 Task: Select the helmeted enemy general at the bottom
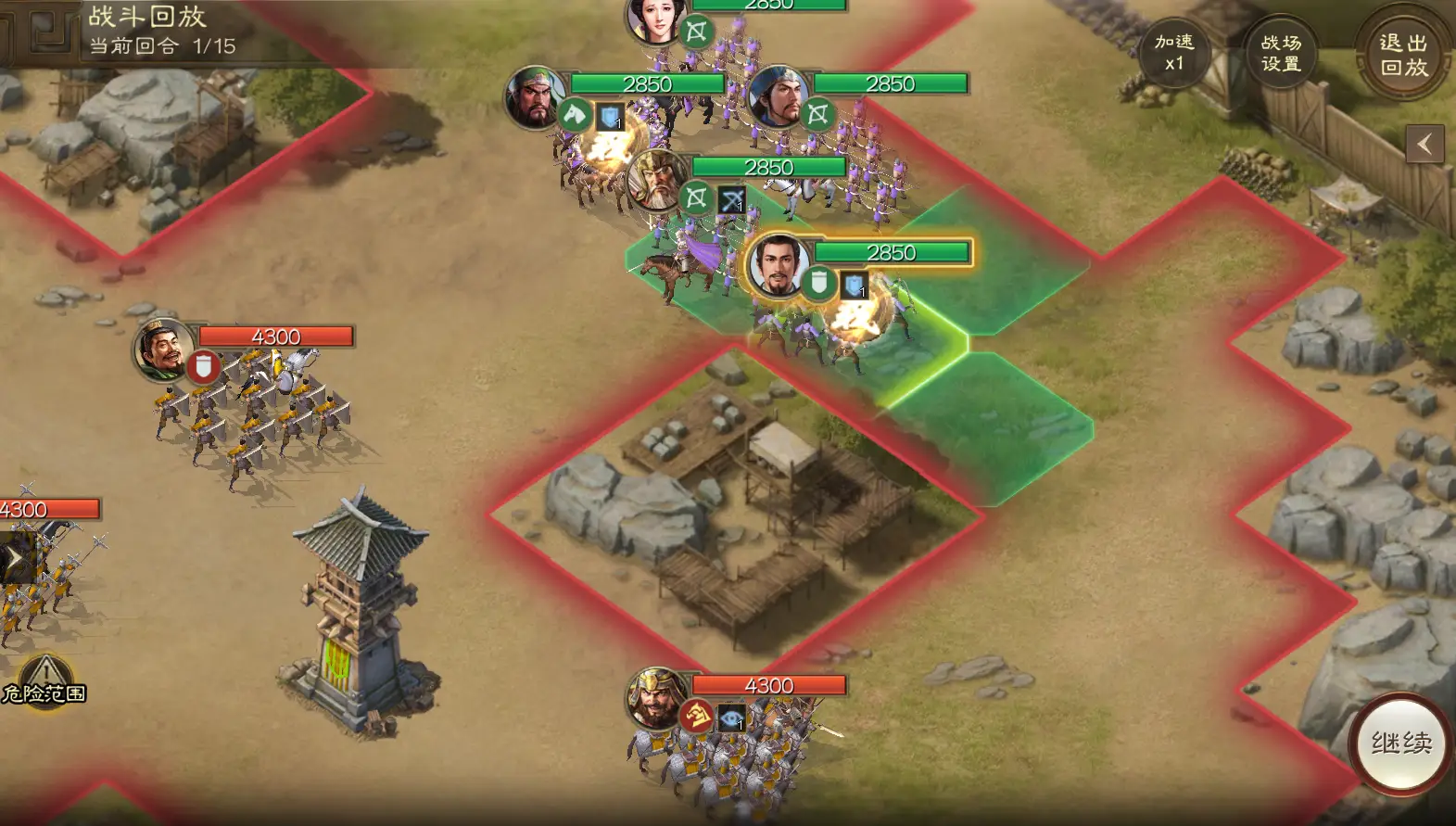pos(657,698)
